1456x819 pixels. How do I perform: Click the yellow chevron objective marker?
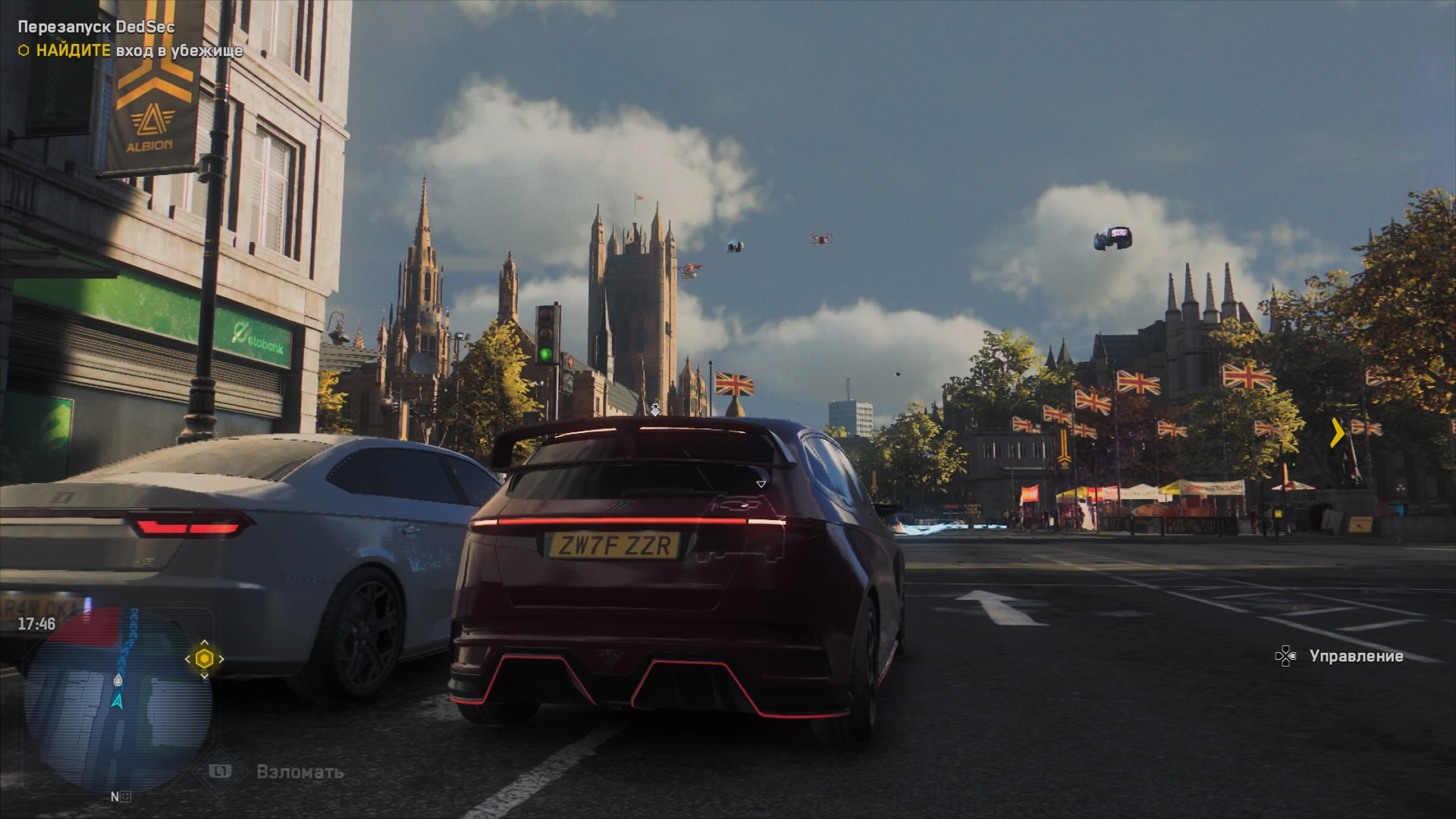click(1338, 433)
